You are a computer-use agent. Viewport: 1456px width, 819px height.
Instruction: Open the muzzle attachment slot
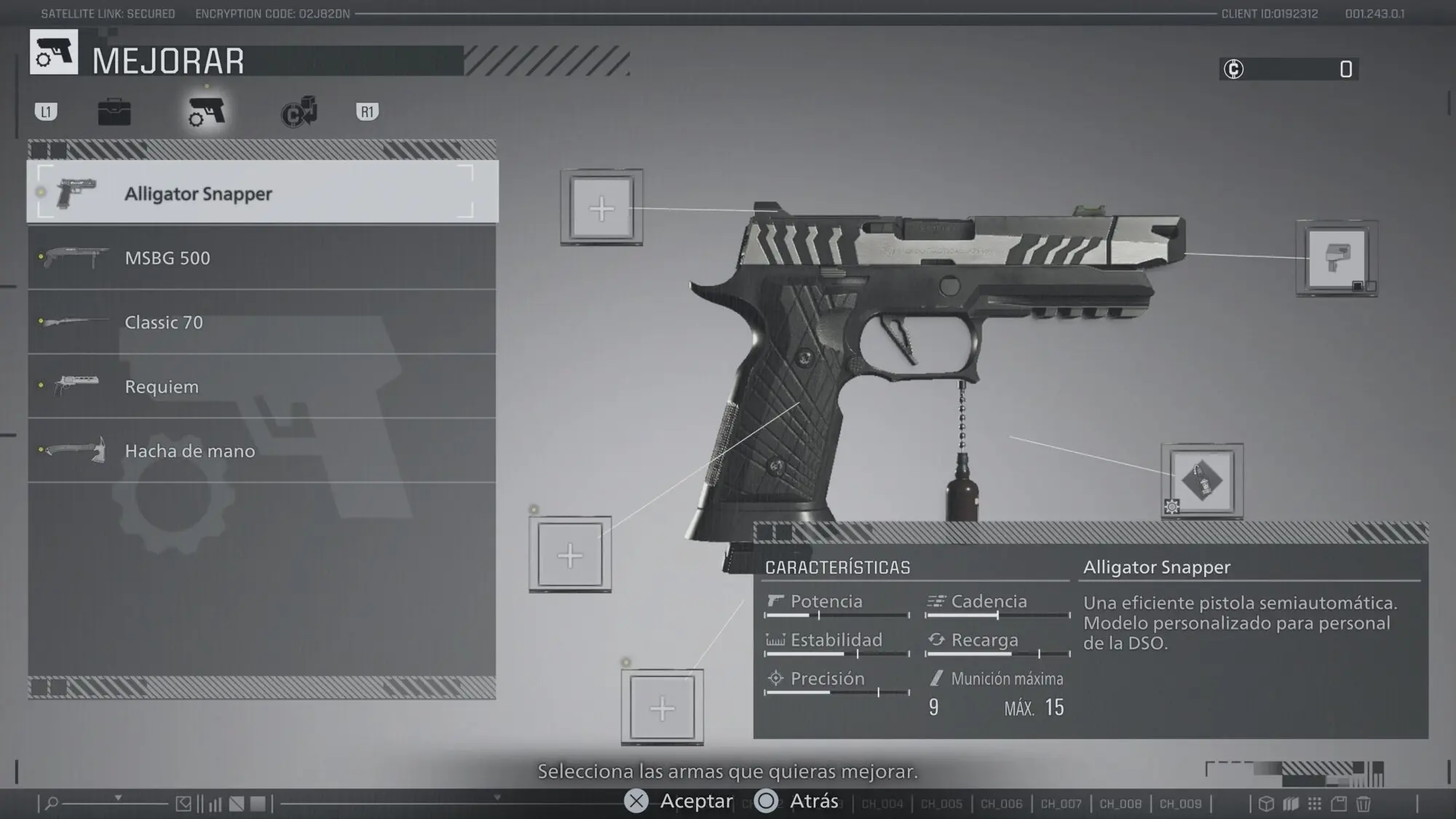[x=1336, y=258]
